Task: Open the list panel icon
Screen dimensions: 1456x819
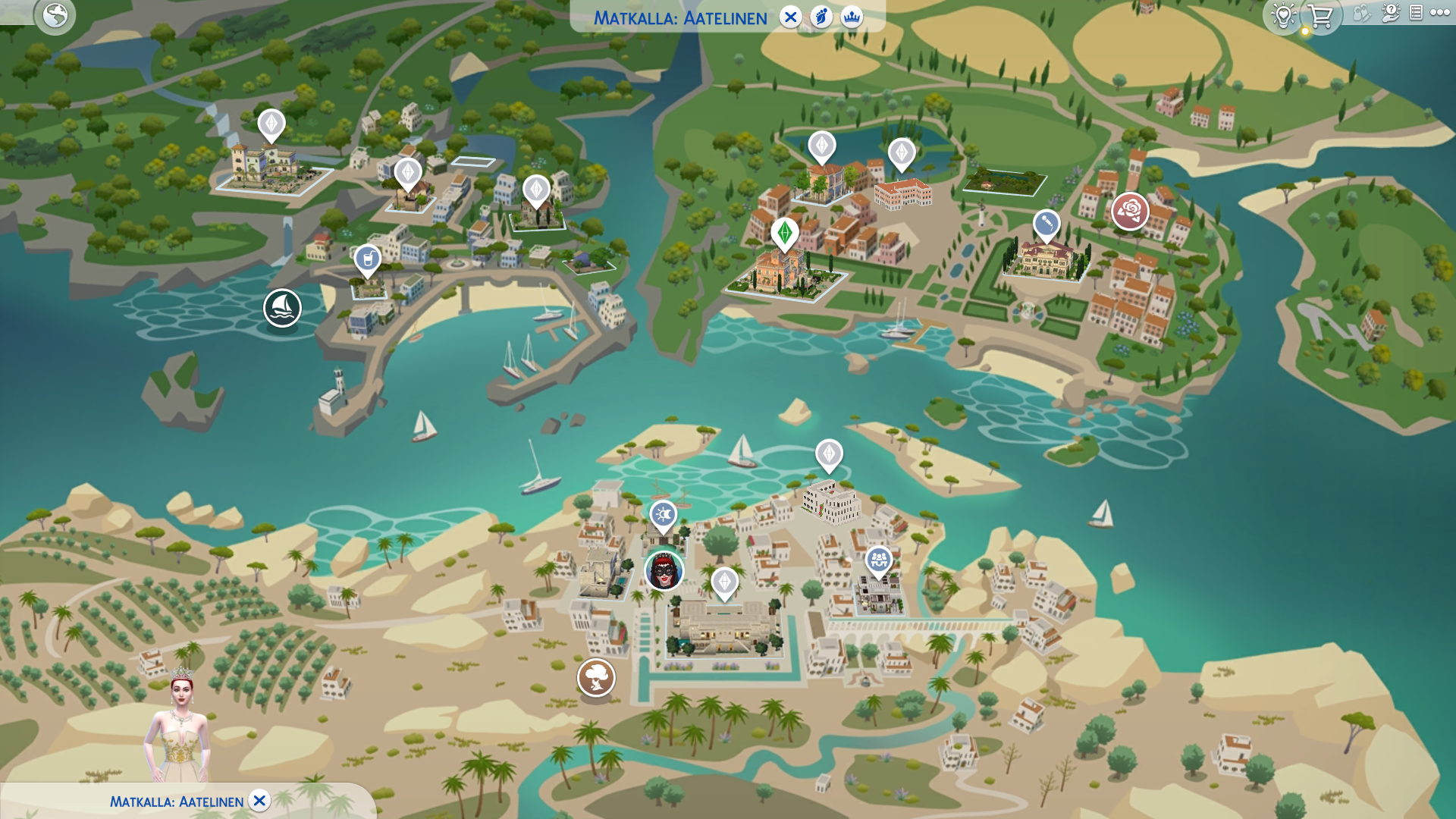Action: [1416, 13]
